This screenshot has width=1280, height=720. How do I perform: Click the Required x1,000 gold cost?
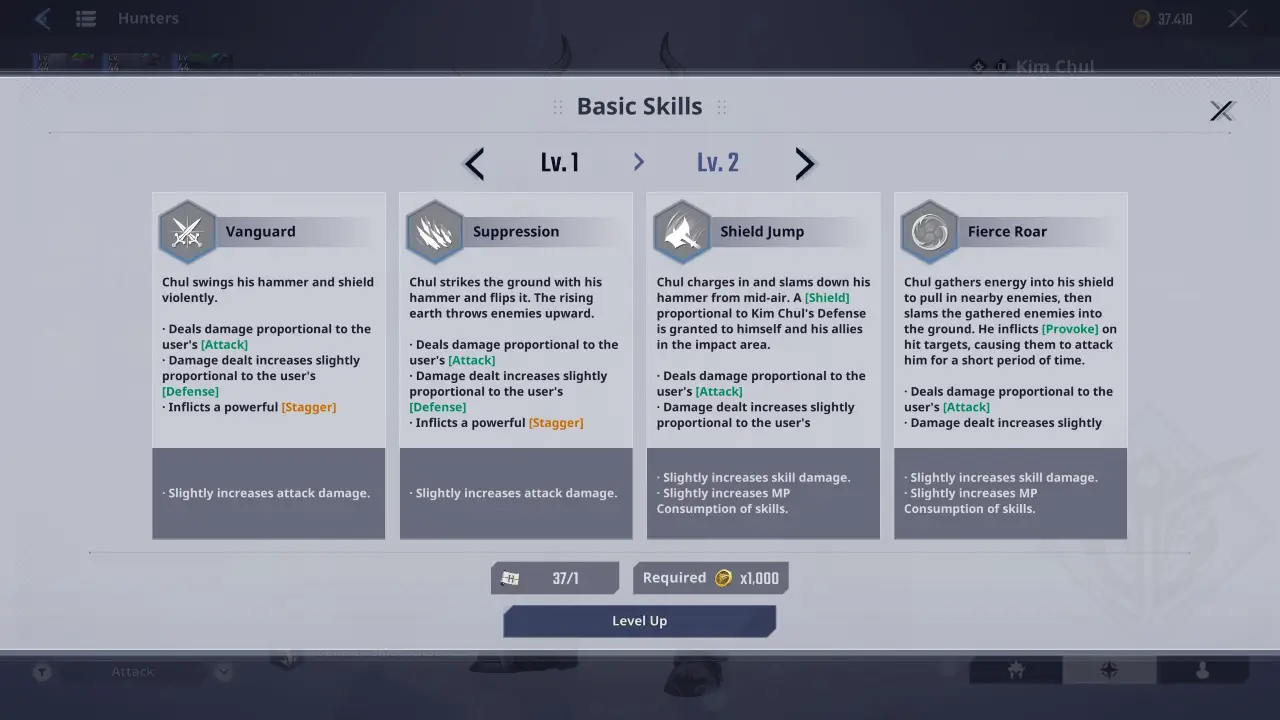710,577
